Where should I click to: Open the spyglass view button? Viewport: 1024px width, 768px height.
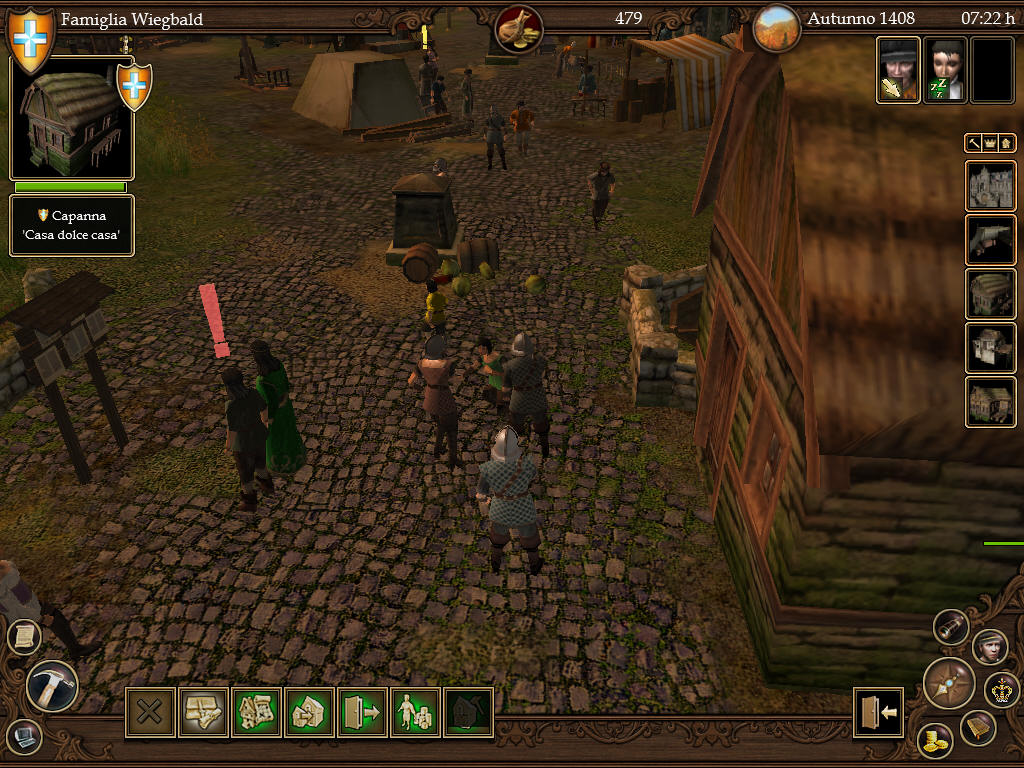click(x=951, y=627)
